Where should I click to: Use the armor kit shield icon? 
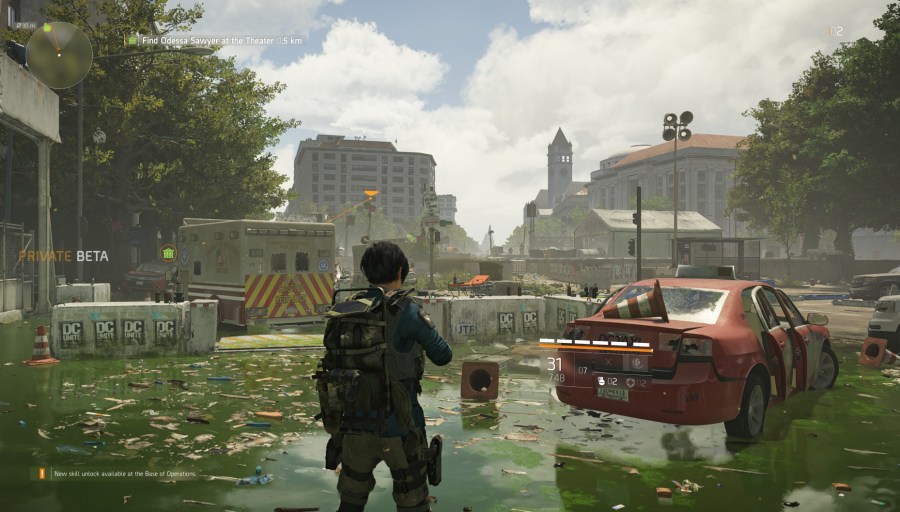click(631, 382)
